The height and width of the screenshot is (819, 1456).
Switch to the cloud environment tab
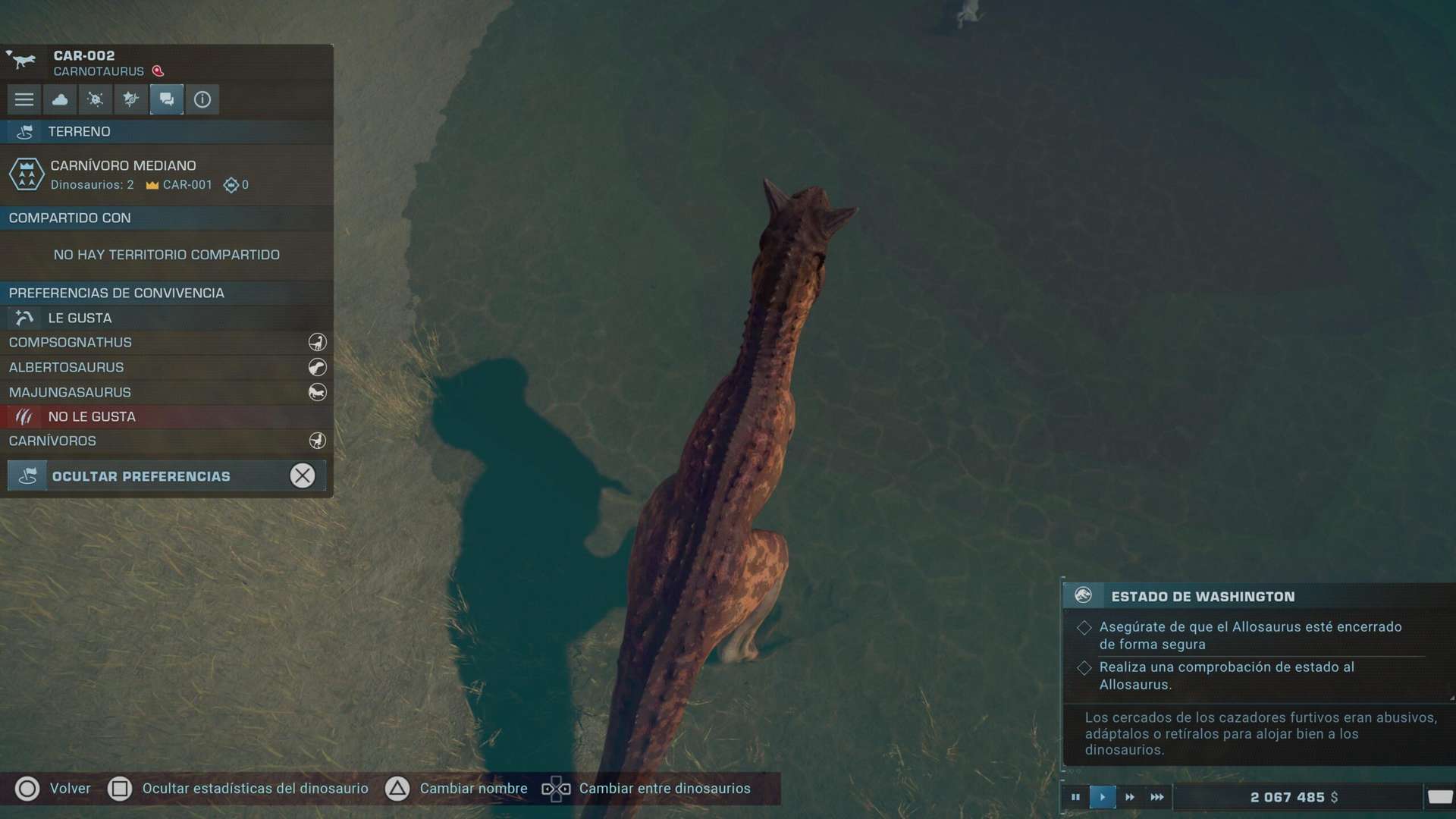pyautogui.click(x=60, y=99)
